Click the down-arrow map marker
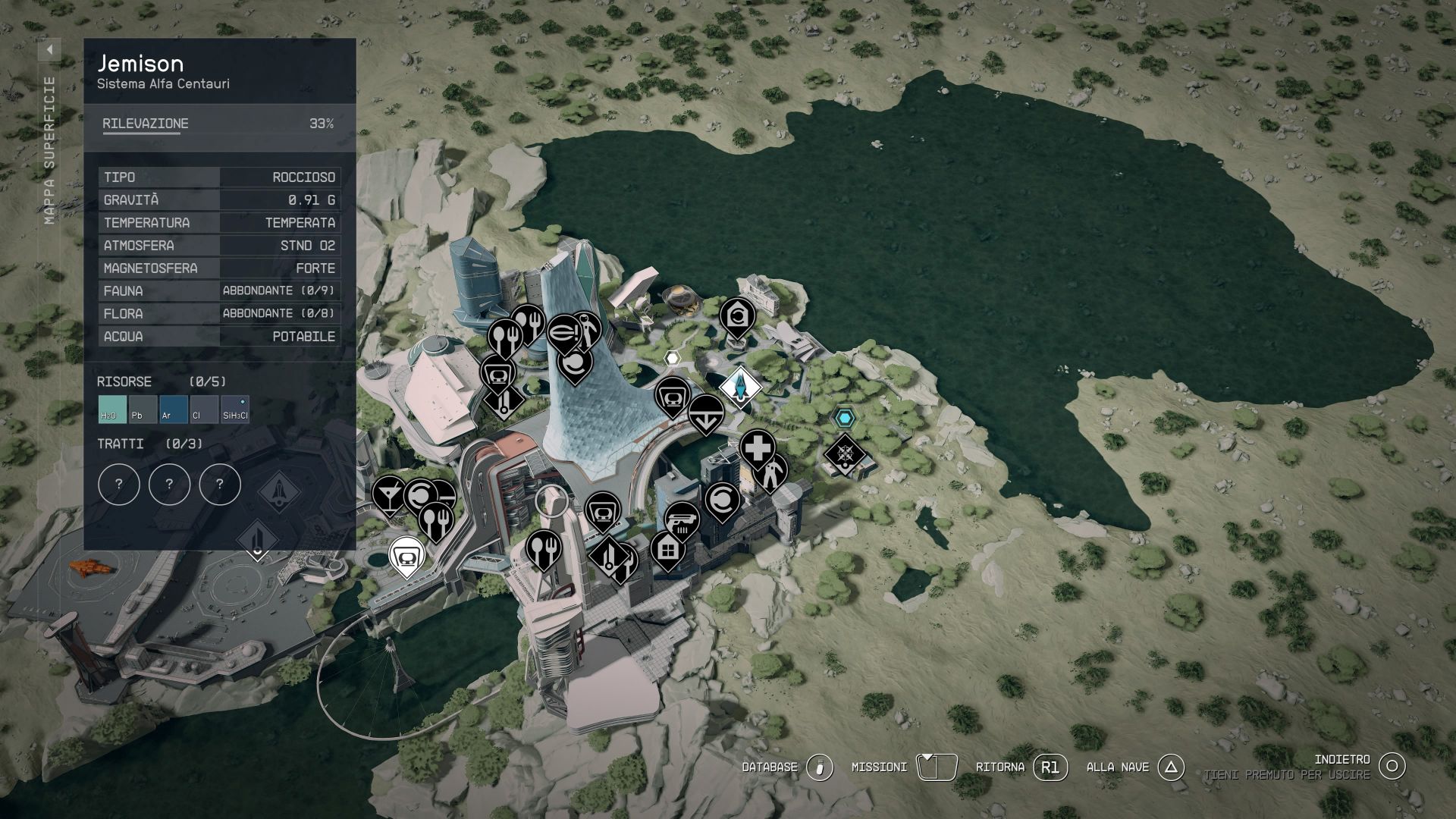The width and height of the screenshot is (1456, 819). point(705,413)
